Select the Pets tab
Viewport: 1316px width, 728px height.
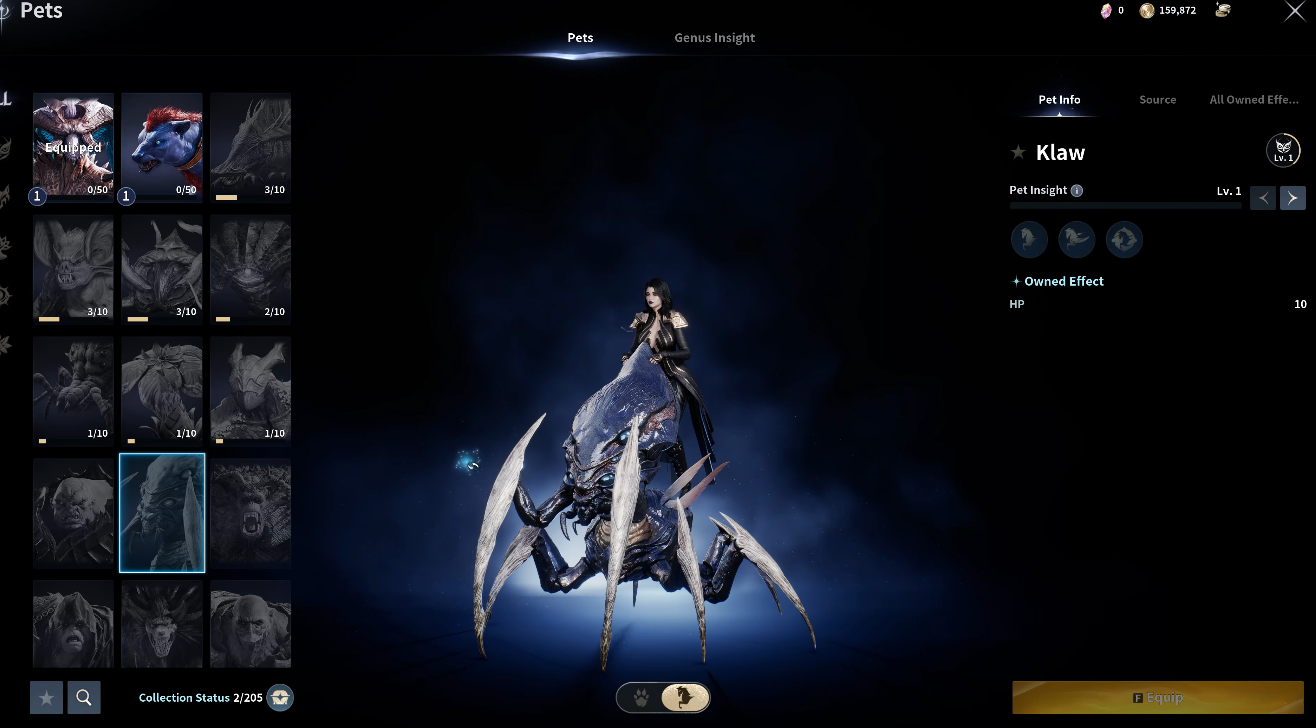[580, 38]
